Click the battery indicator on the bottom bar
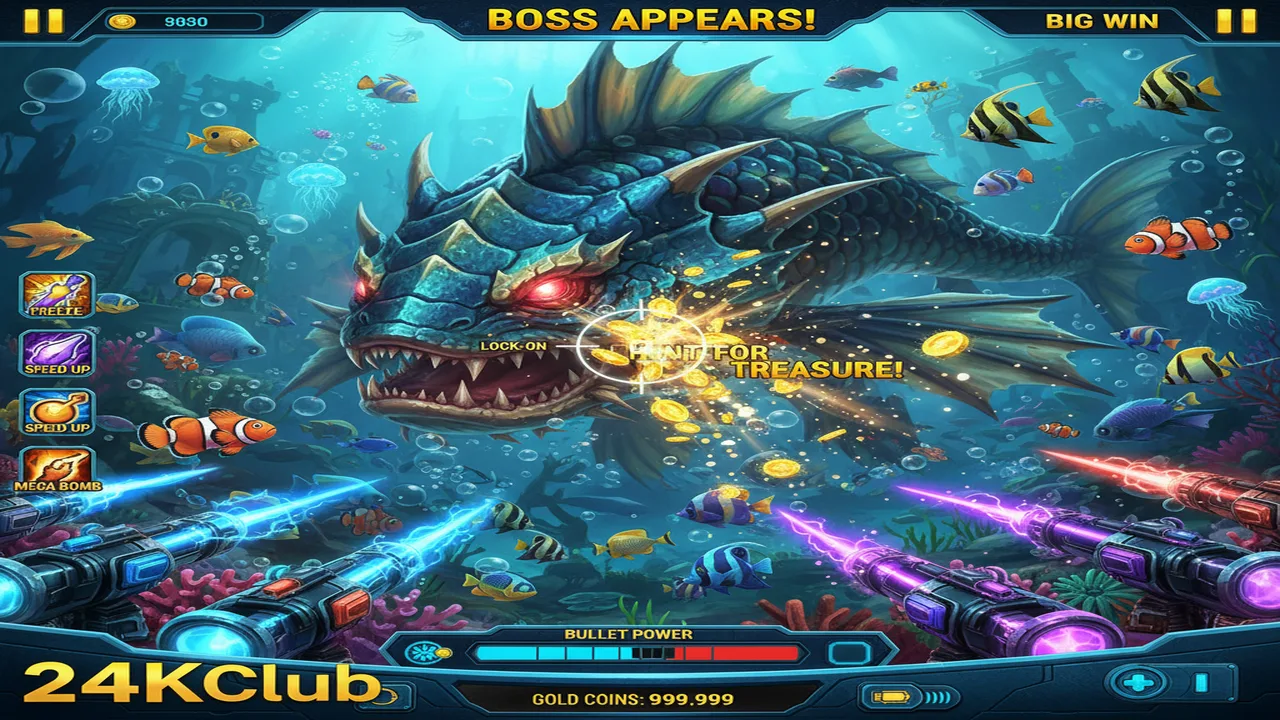 890,695
